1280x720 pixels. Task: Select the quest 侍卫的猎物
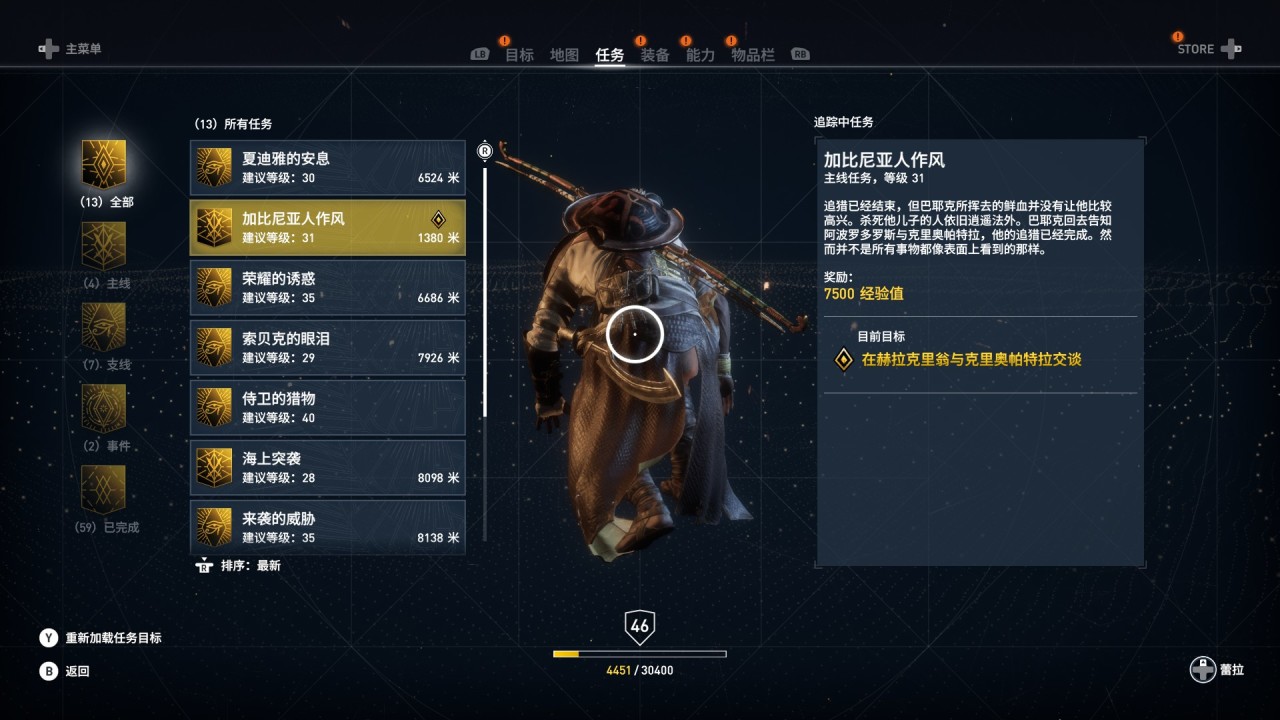click(x=327, y=407)
